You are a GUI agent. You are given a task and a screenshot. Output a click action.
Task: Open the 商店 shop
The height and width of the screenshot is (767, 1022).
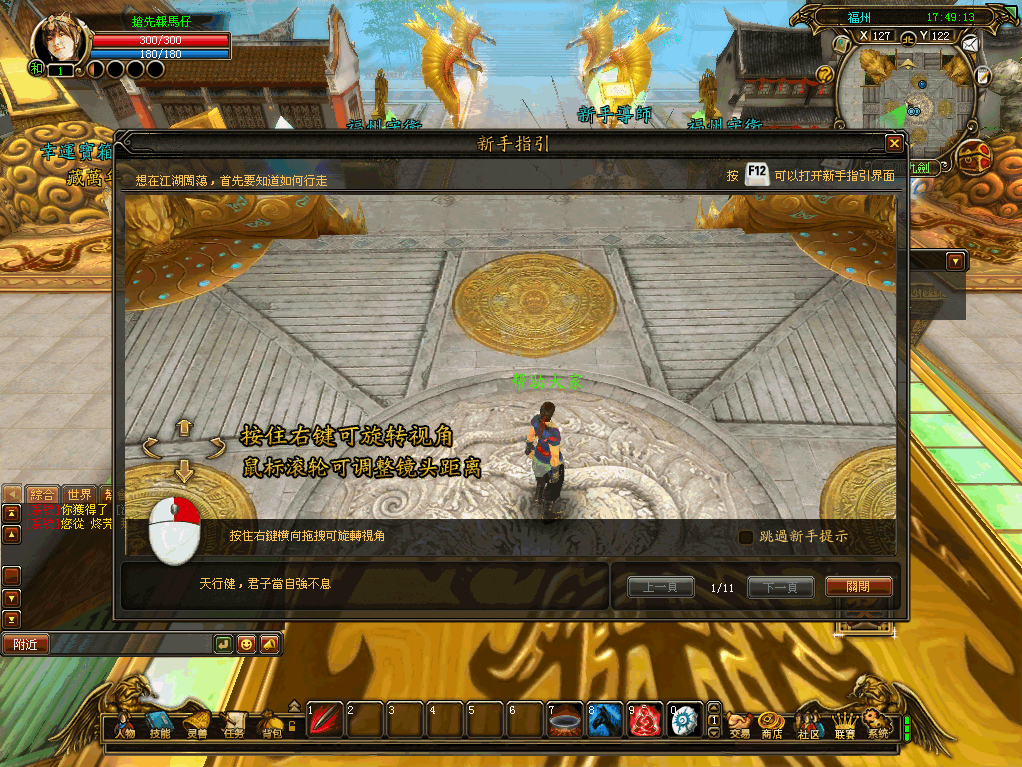coord(770,723)
